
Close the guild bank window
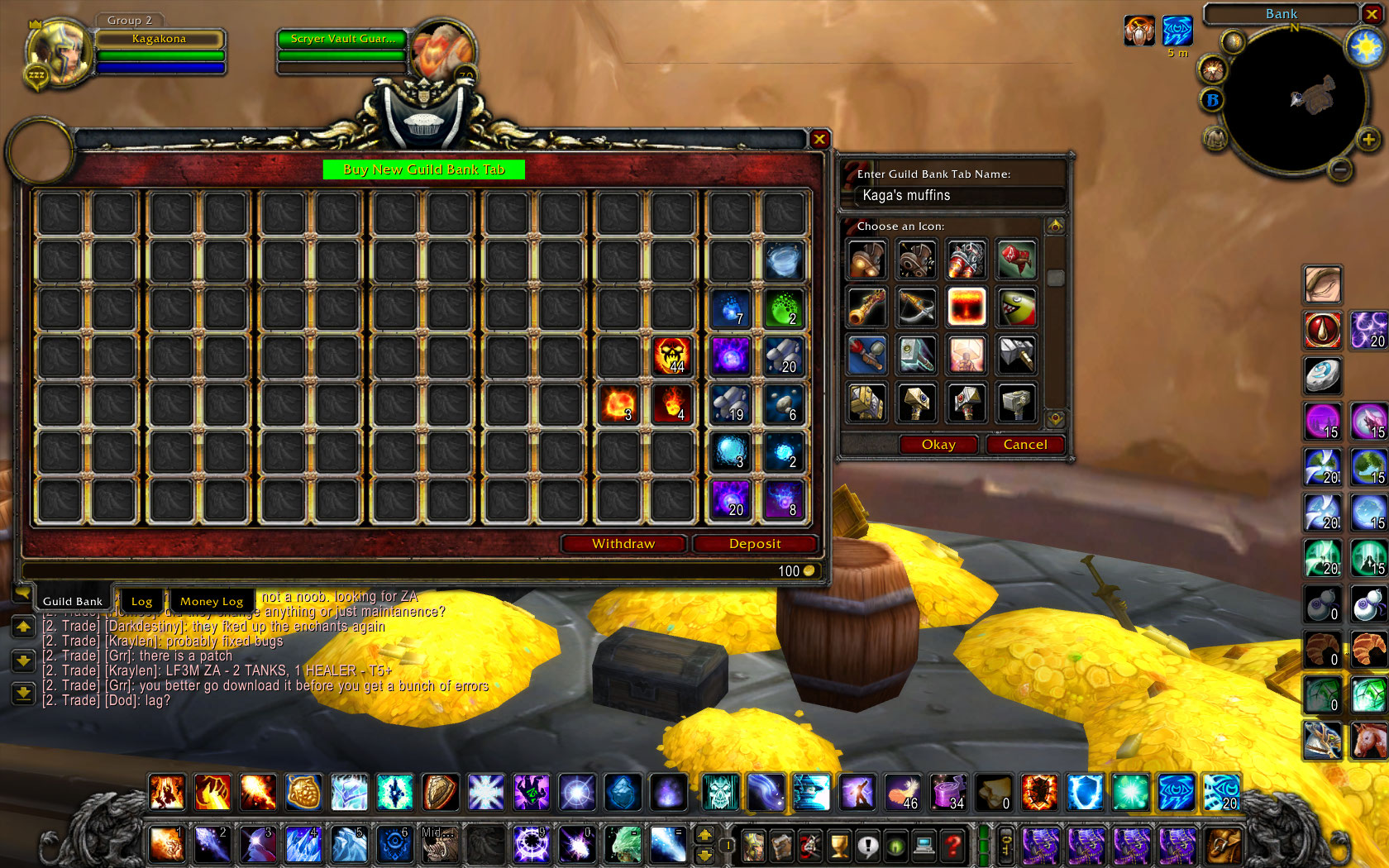tap(819, 139)
